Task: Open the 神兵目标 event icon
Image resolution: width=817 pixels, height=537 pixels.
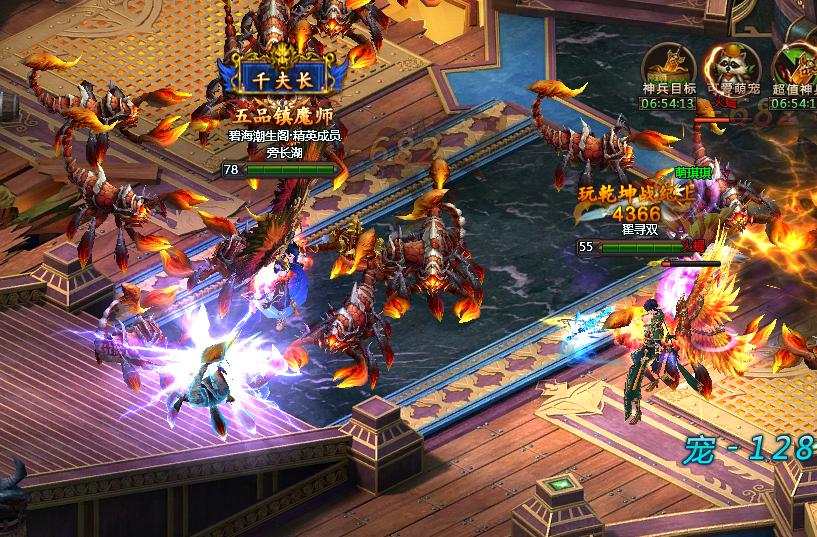Action: [668, 68]
